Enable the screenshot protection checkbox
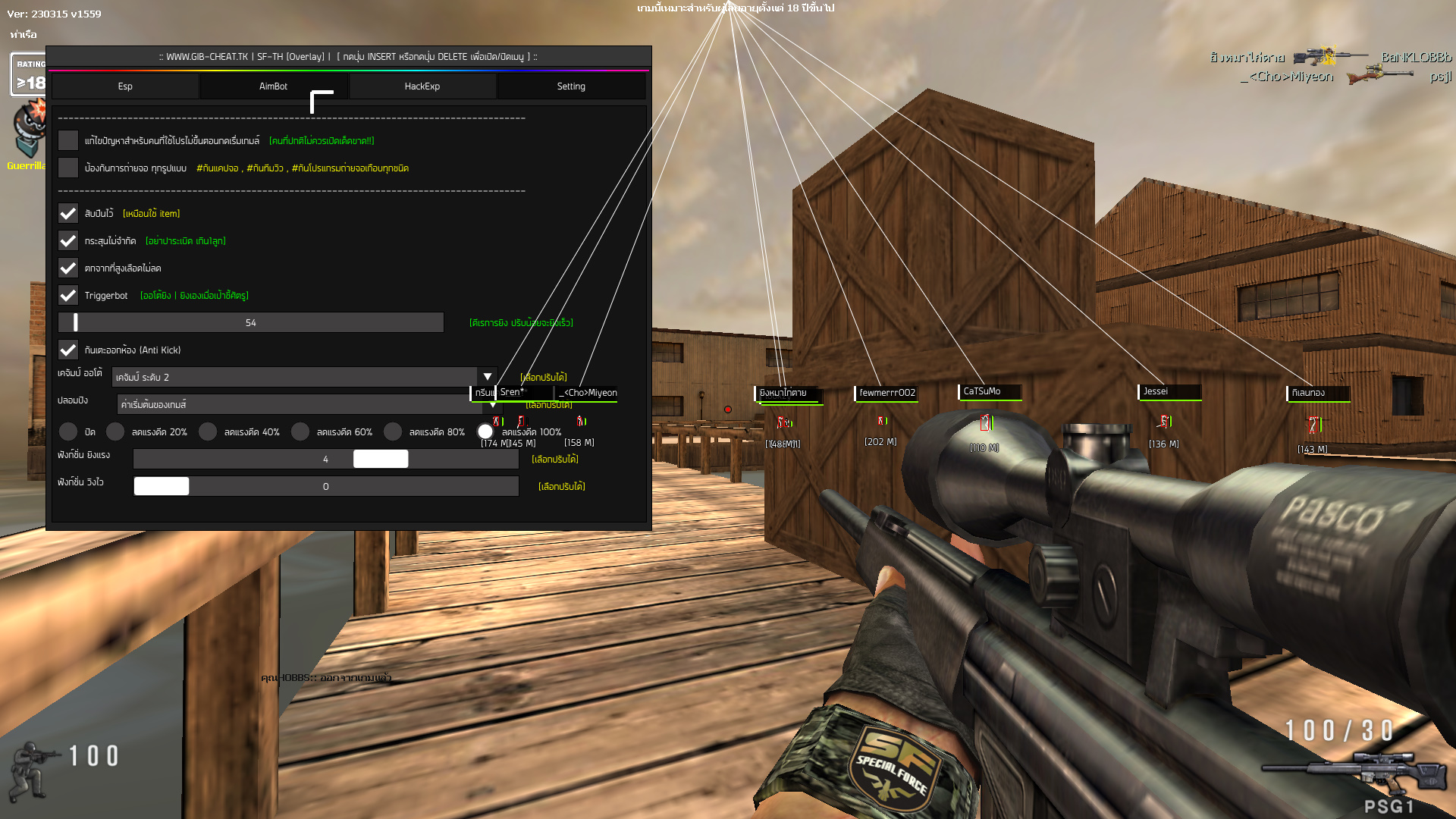This screenshot has height=819, width=1456. (68, 167)
